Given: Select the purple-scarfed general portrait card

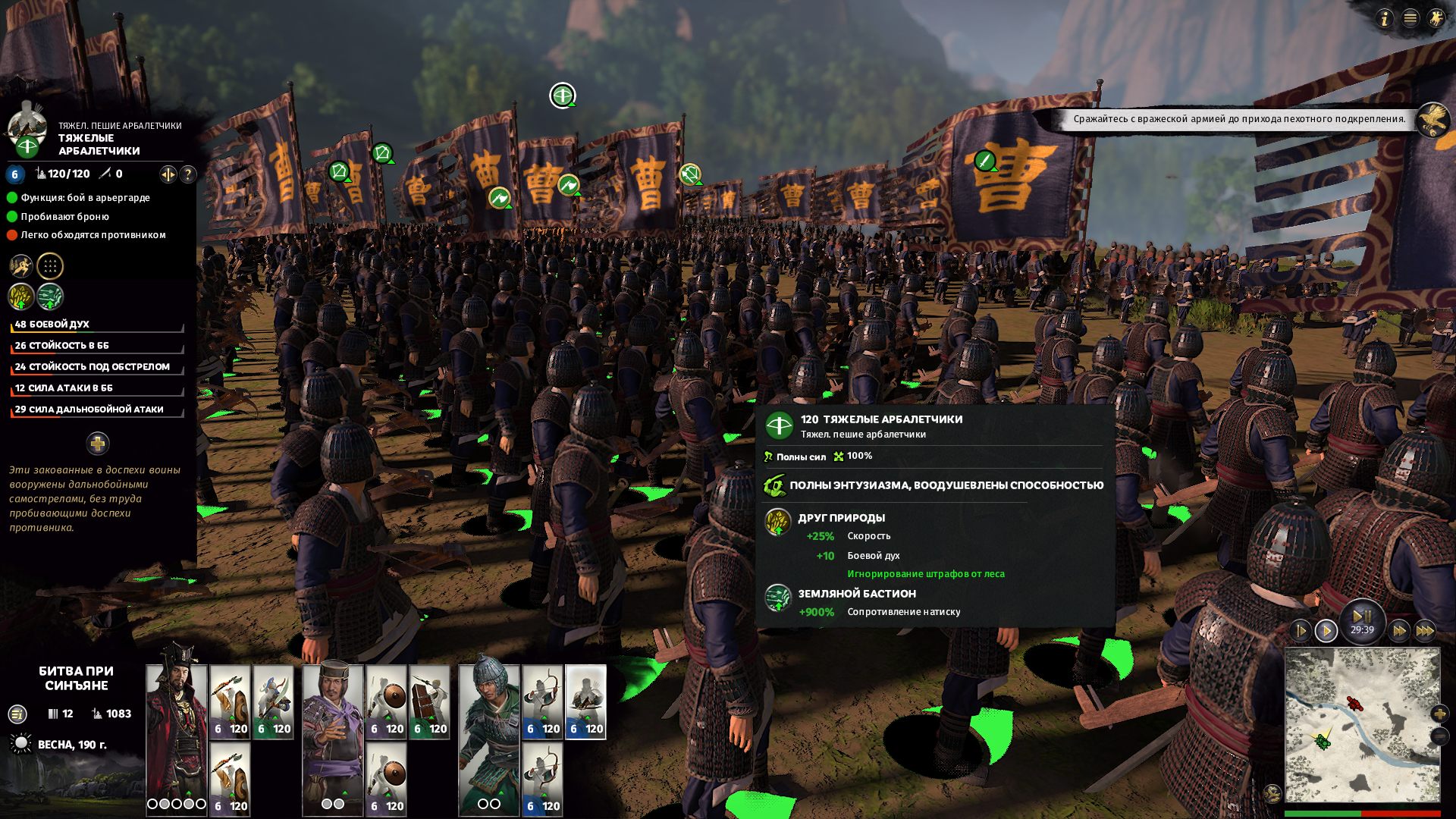Looking at the screenshot, I should [332, 728].
